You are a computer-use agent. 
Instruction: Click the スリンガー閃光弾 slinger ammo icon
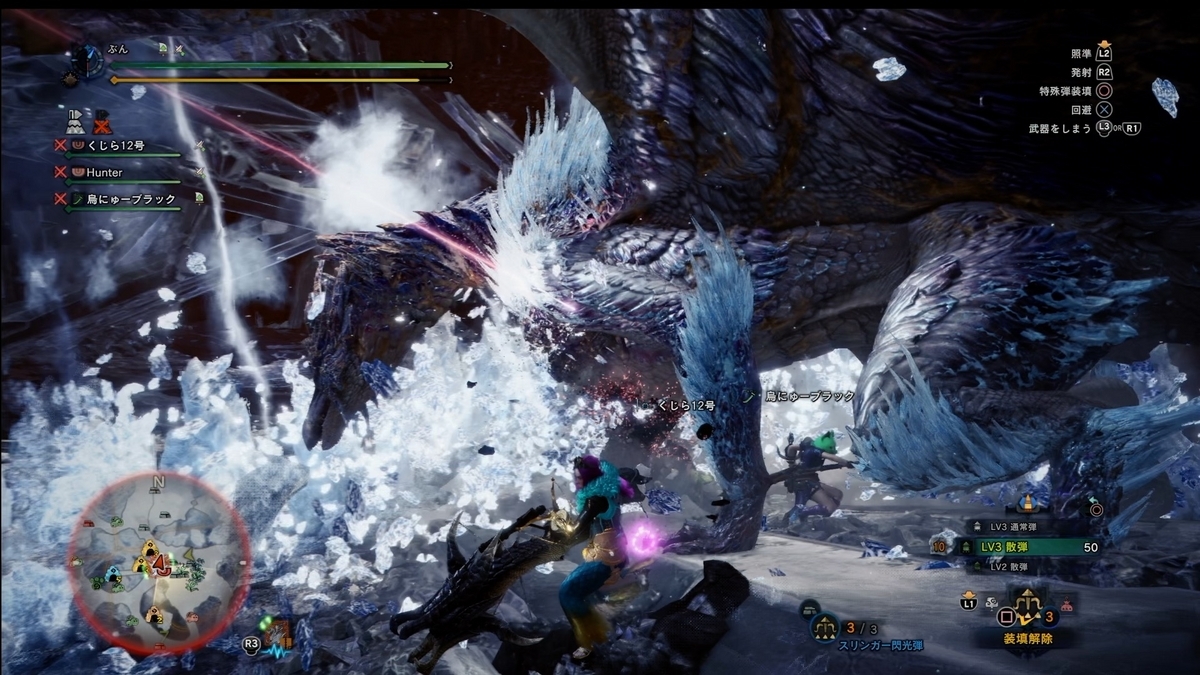[x=823, y=628]
